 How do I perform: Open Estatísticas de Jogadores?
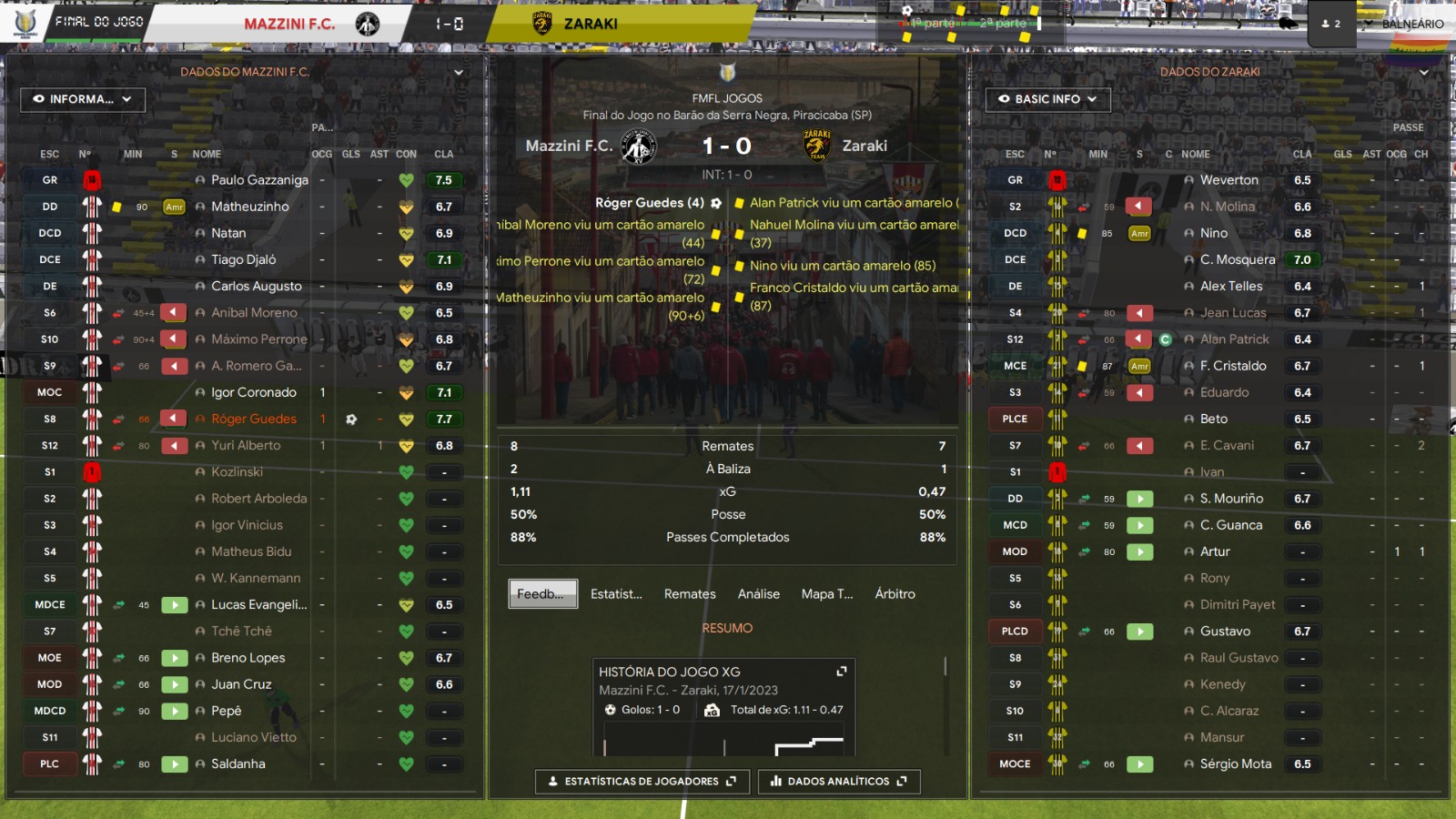click(642, 781)
